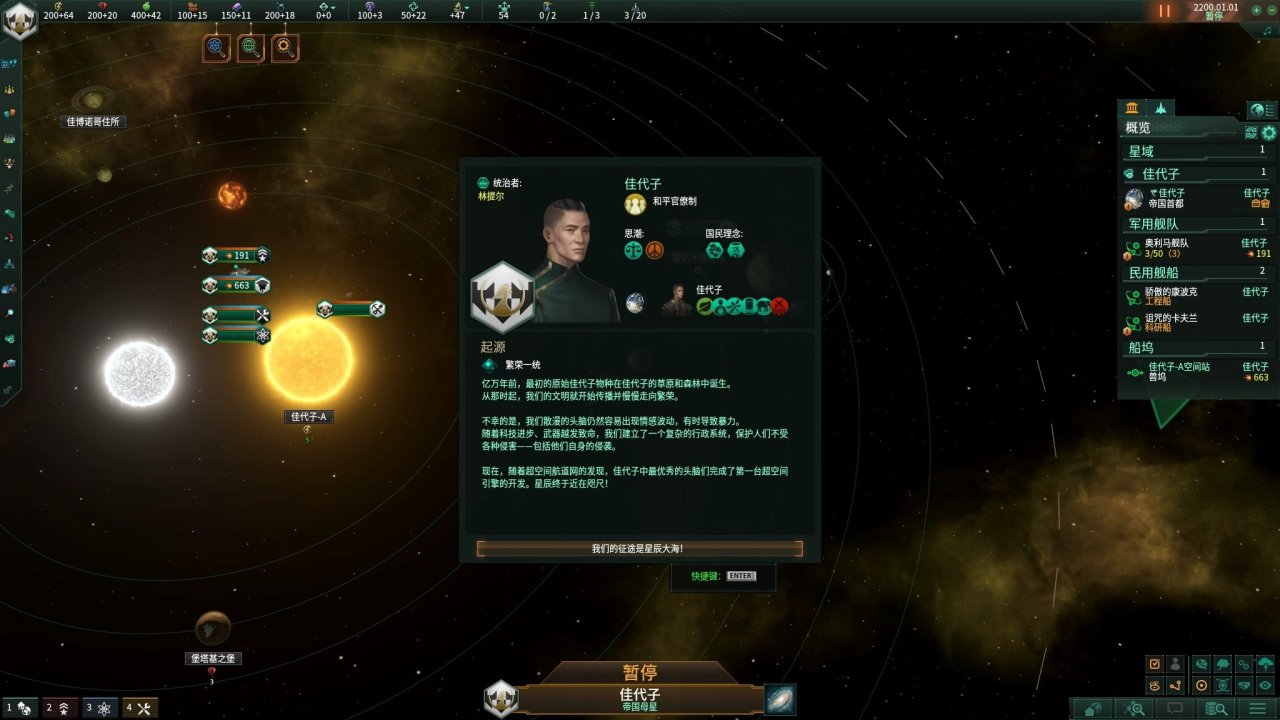
Task: Open the galaxy map view icon
Action: pos(780,699)
